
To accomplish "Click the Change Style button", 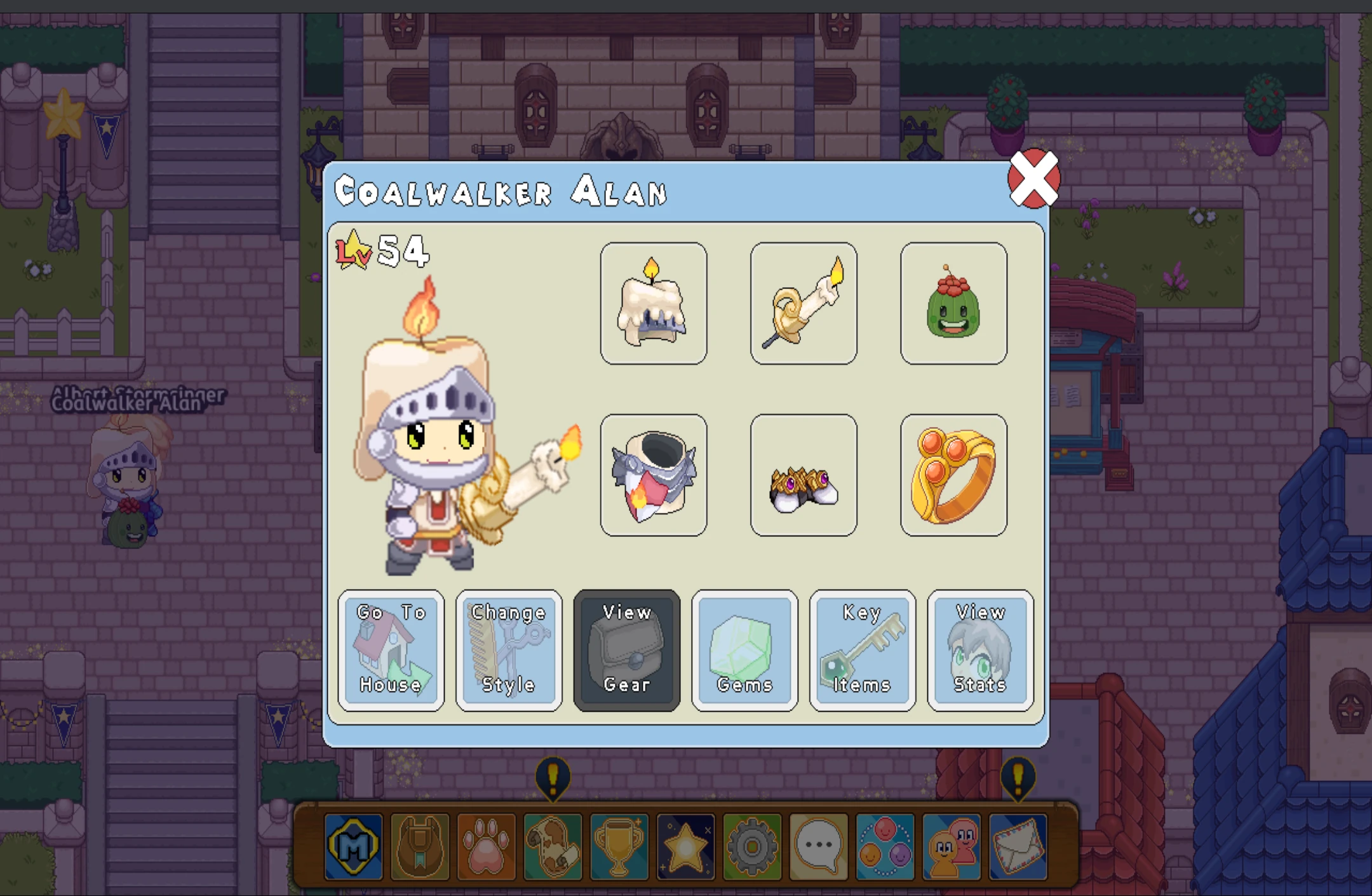I will coord(509,649).
